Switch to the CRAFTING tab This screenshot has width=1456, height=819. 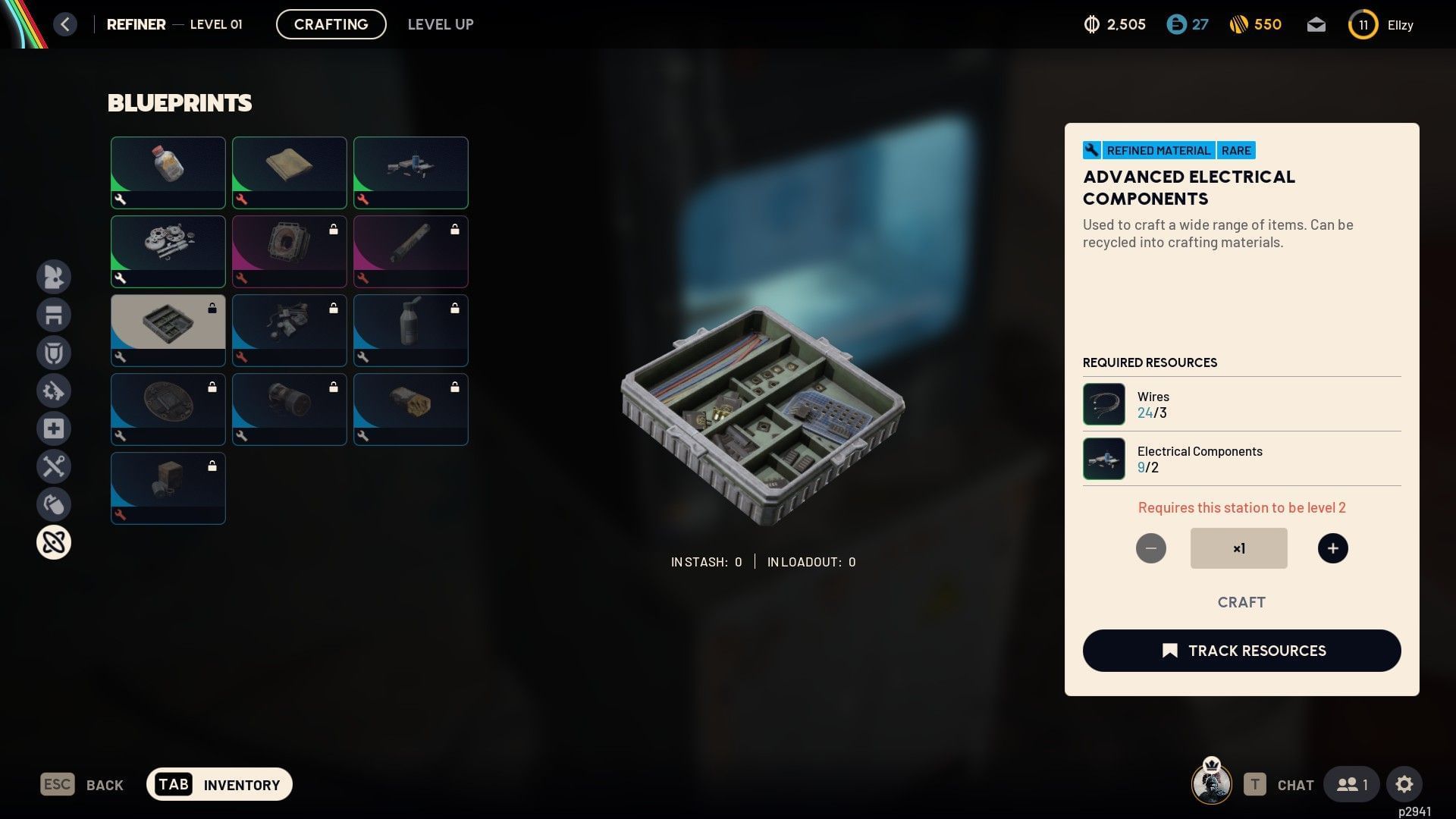(x=331, y=24)
